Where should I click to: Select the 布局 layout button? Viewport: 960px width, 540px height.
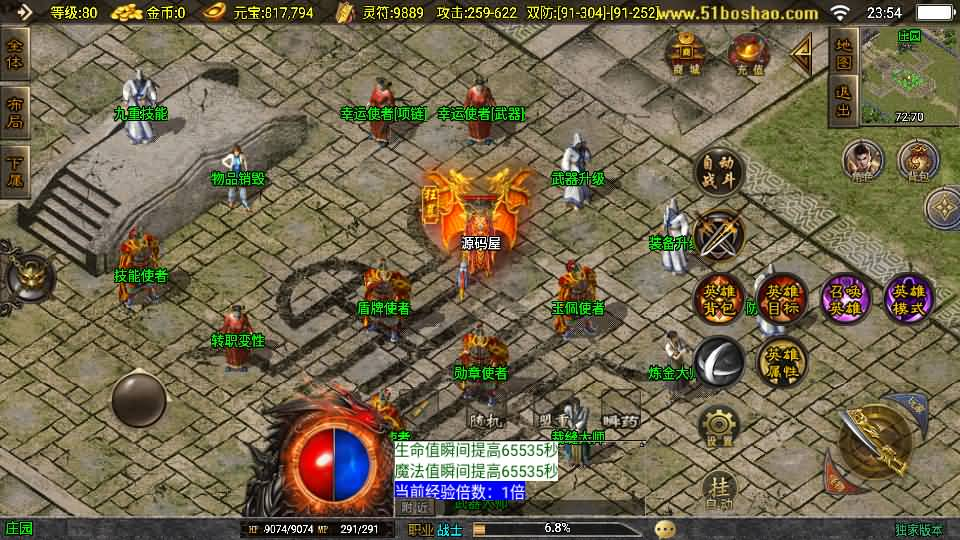[x=15, y=111]
